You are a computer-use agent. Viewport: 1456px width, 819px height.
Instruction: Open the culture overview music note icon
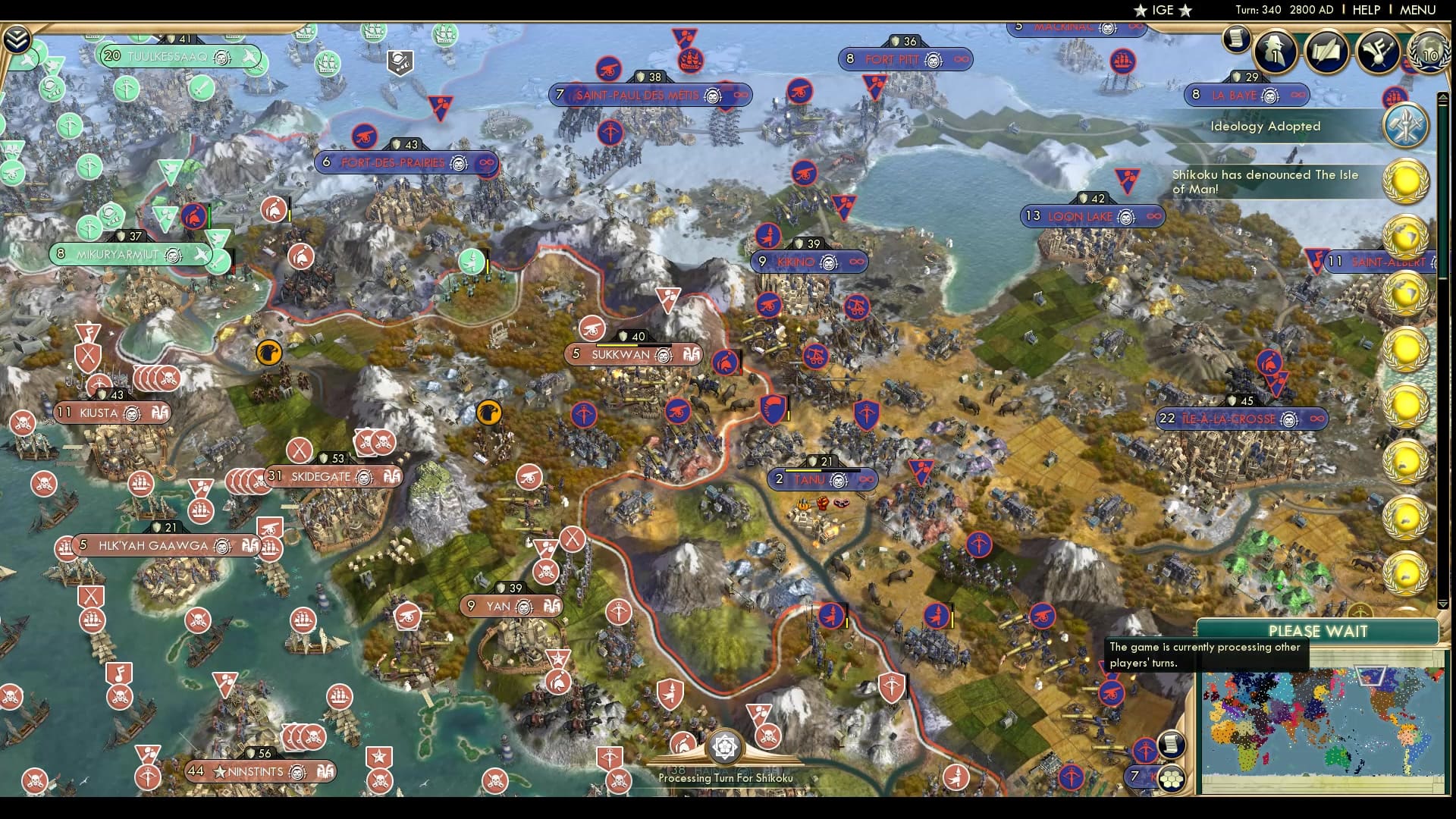tap(1376, 52)
